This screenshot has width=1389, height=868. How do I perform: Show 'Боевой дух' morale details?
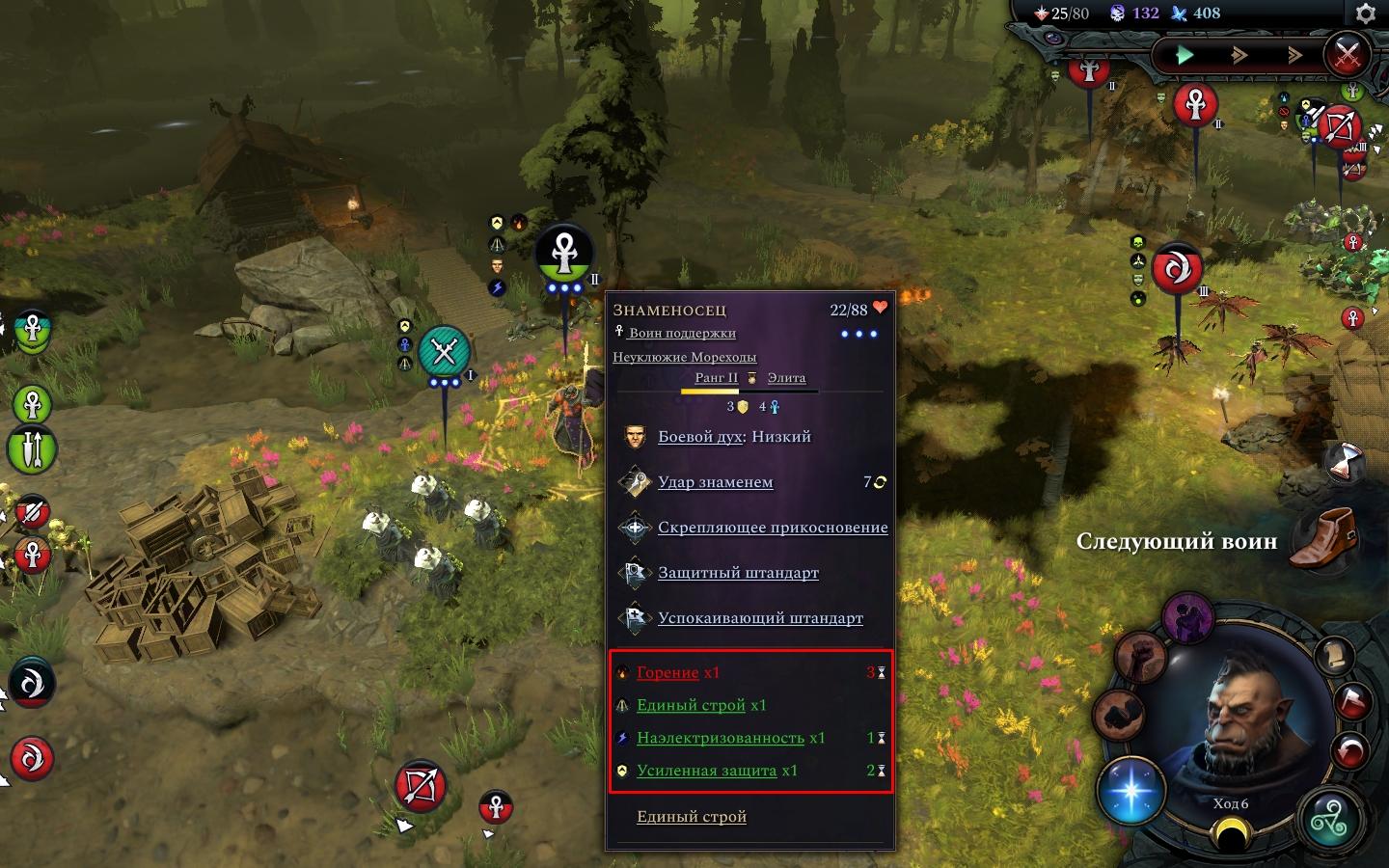point(699,437)
